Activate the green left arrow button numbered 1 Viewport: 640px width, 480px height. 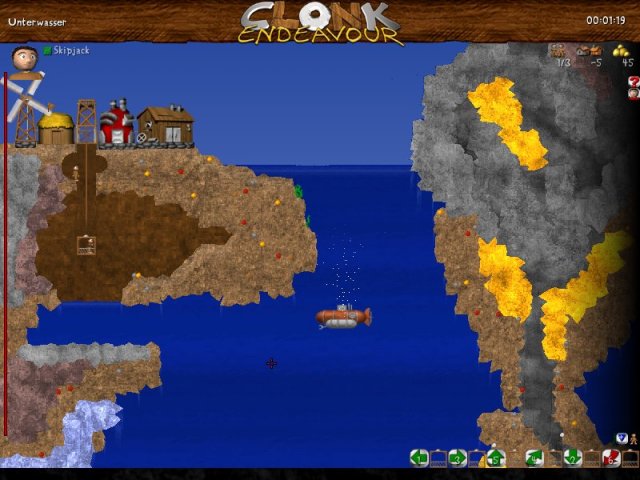pyautogui.click(x=419, y=458)
